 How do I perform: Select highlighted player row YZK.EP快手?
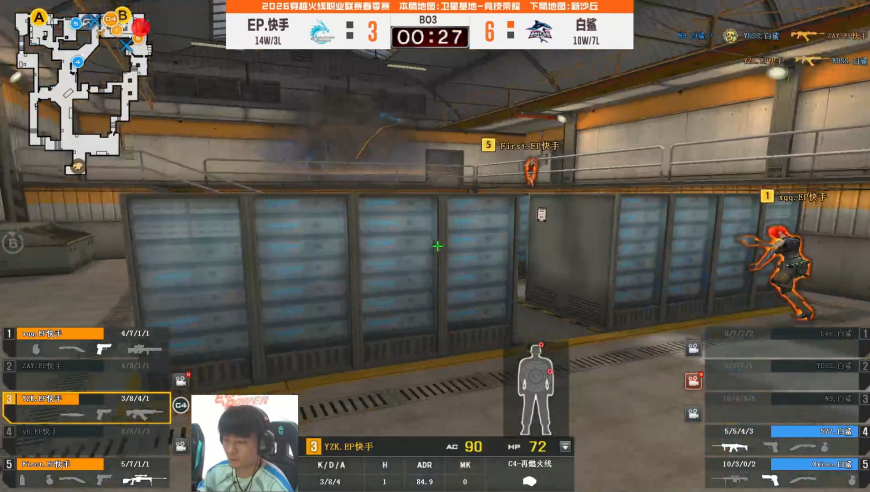83,406
